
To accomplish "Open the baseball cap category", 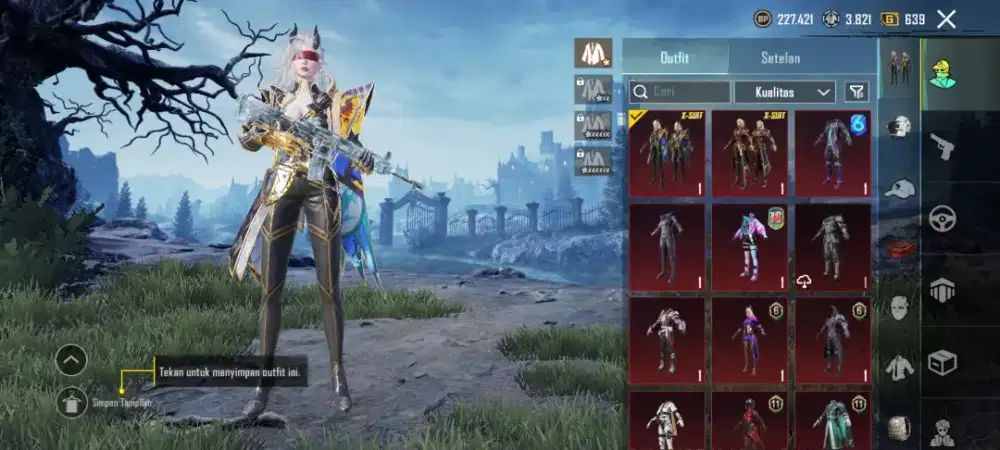I will pyautogui.click(x=900, y=188).
